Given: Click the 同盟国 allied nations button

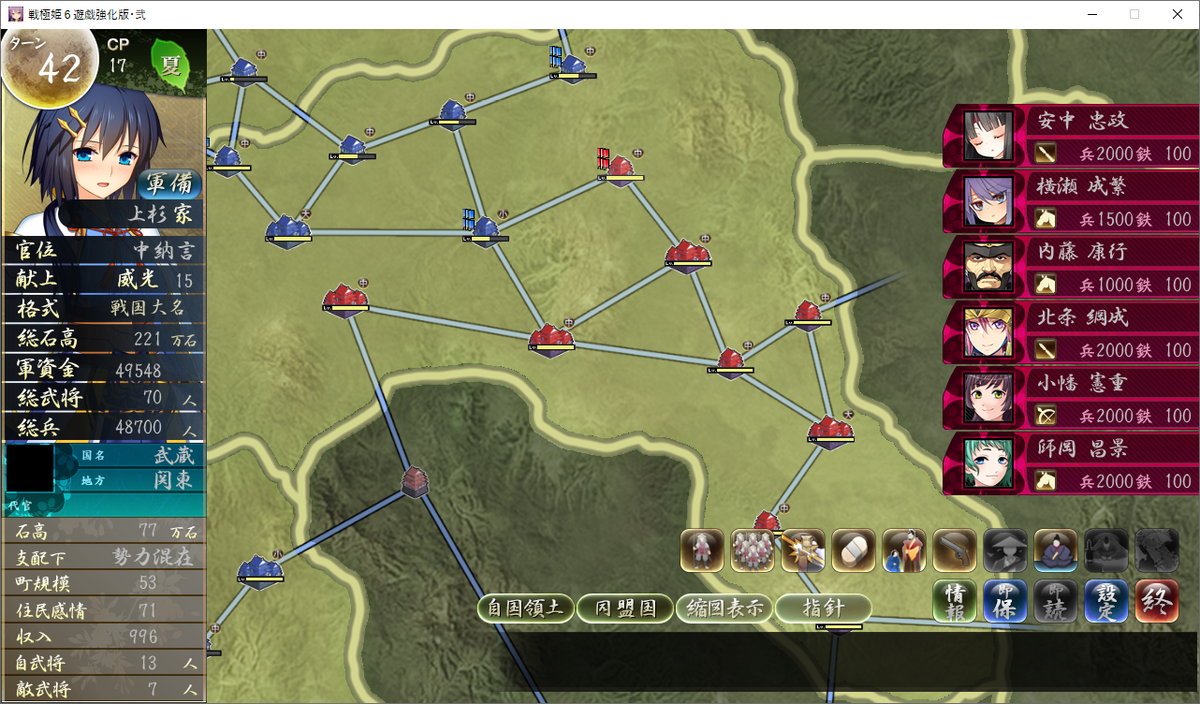Looking at the screenshot, I should click(625, 608).
